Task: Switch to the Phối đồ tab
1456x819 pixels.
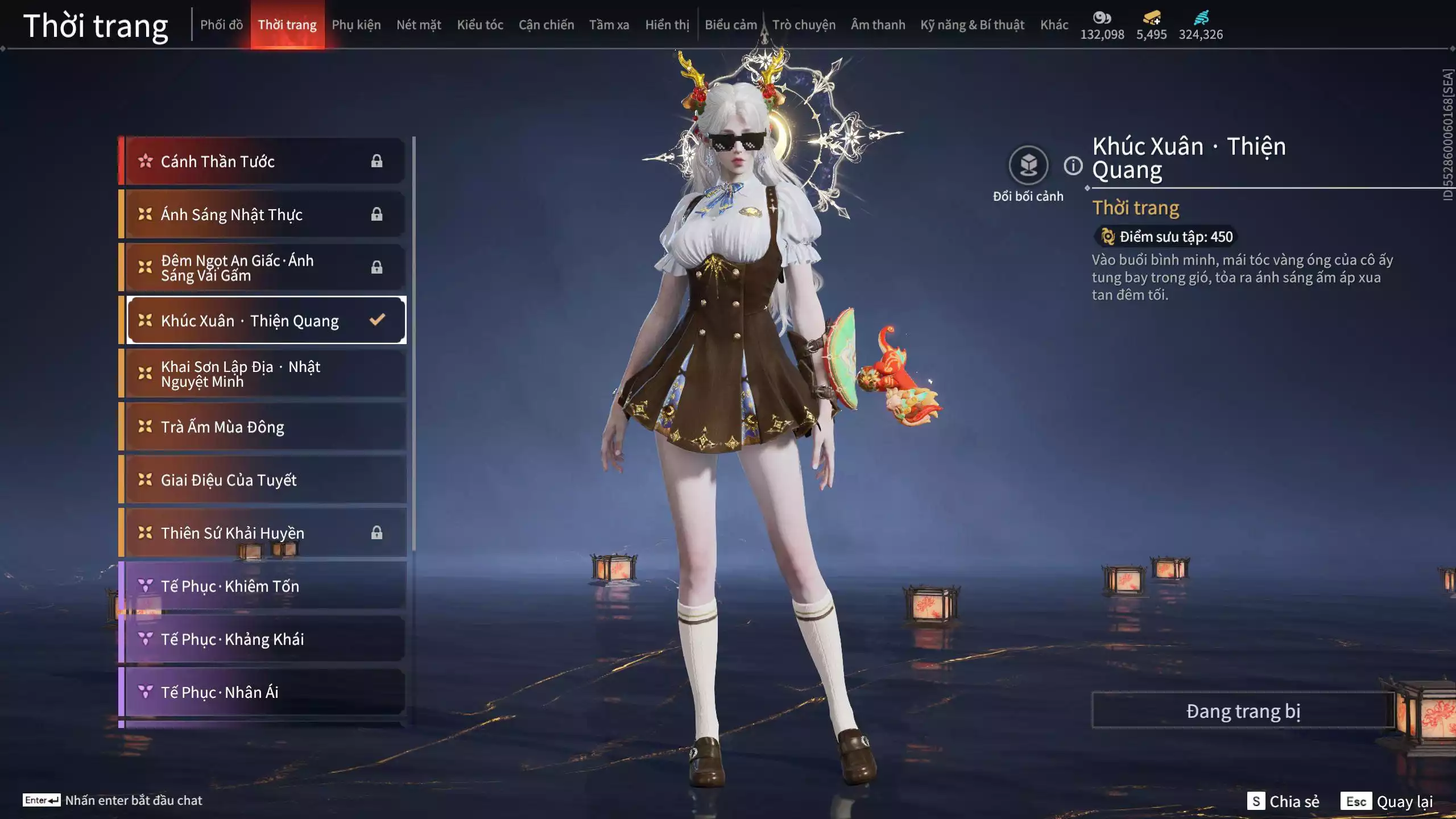Action: click(221, 25)
